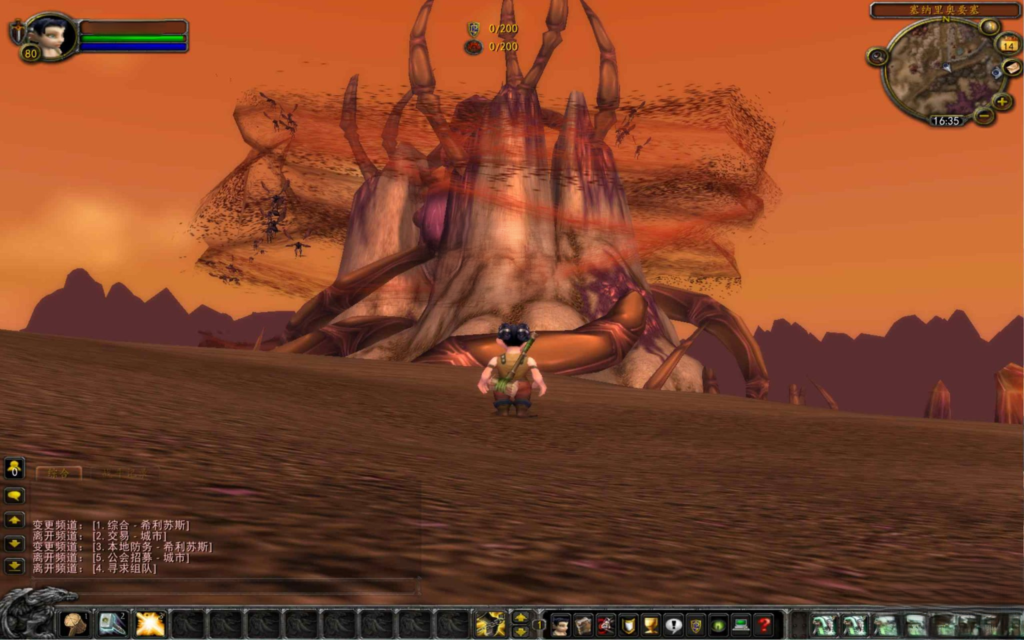Check the mail envelope icon
The width and height of the screenshot is (1024, 640).
1011,68
